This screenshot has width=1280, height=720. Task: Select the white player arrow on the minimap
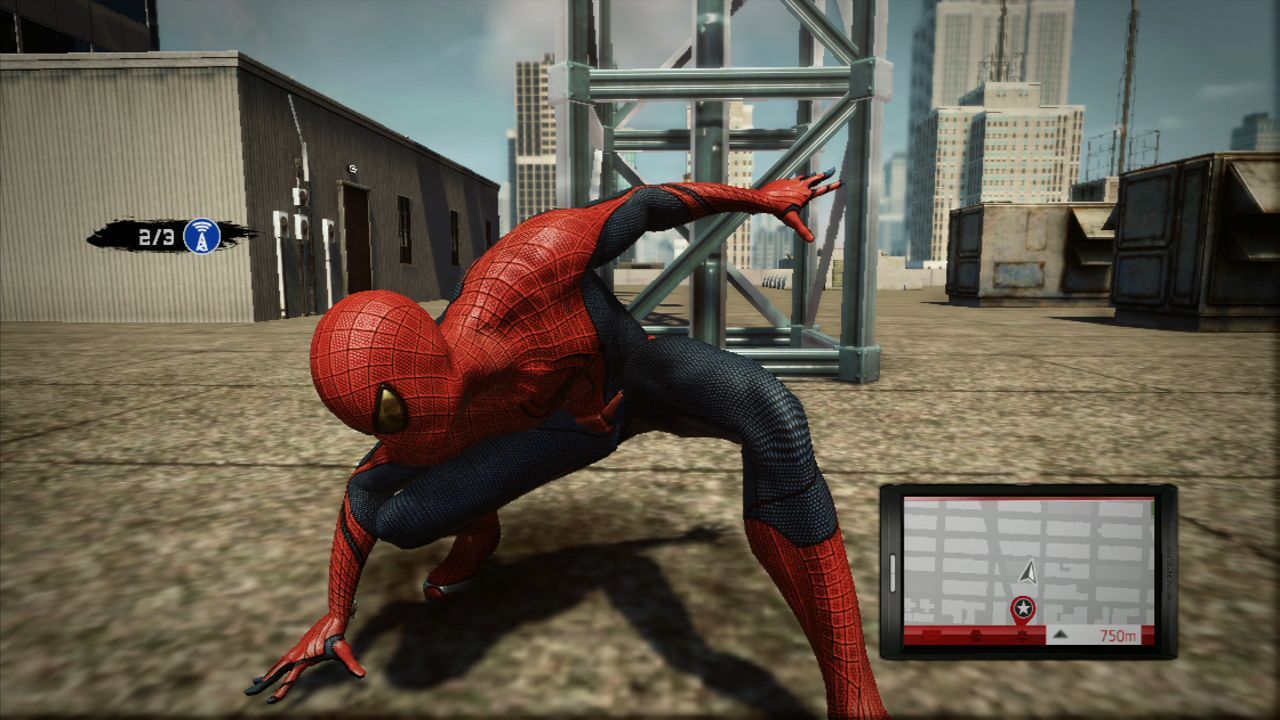coord(1029,572)
